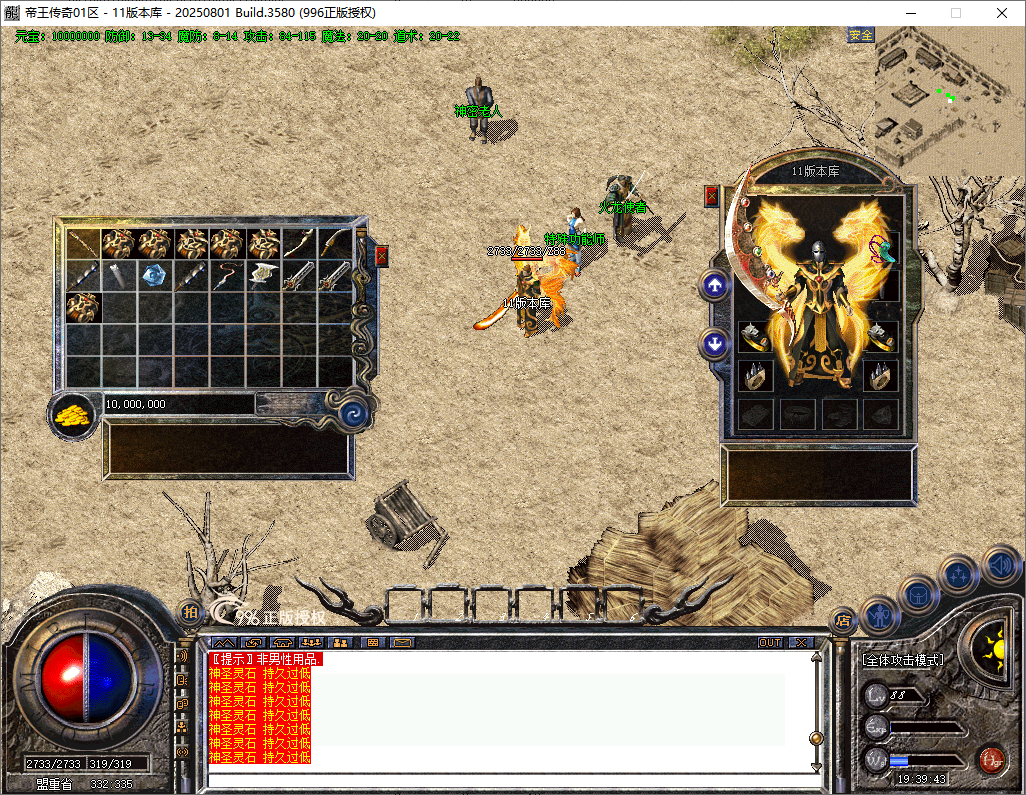Click the 安全 safe zone label
Screen dimensions: 1026x795
861,35
